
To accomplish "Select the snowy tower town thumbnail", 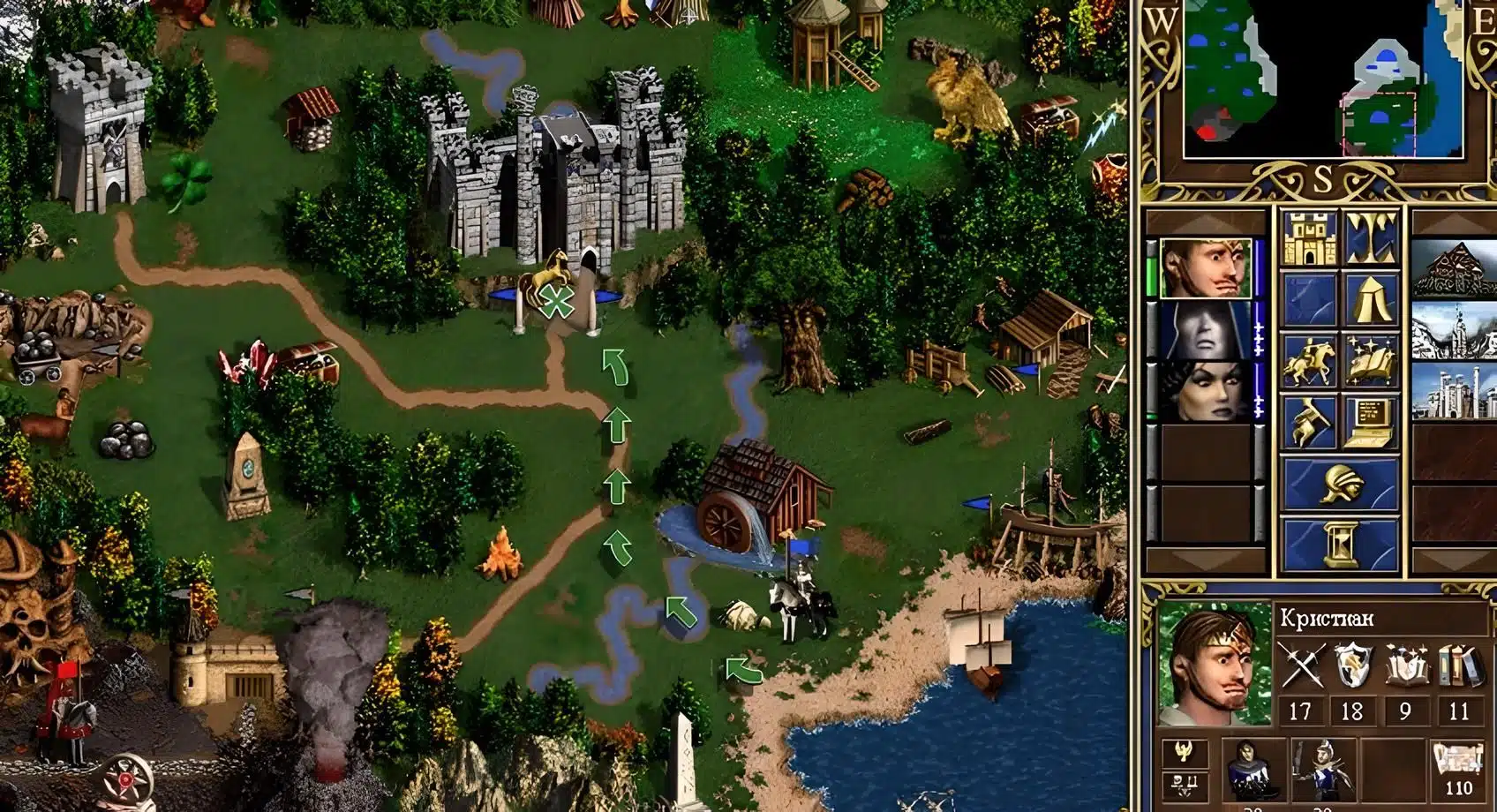I will click(x=1455, y=330).
